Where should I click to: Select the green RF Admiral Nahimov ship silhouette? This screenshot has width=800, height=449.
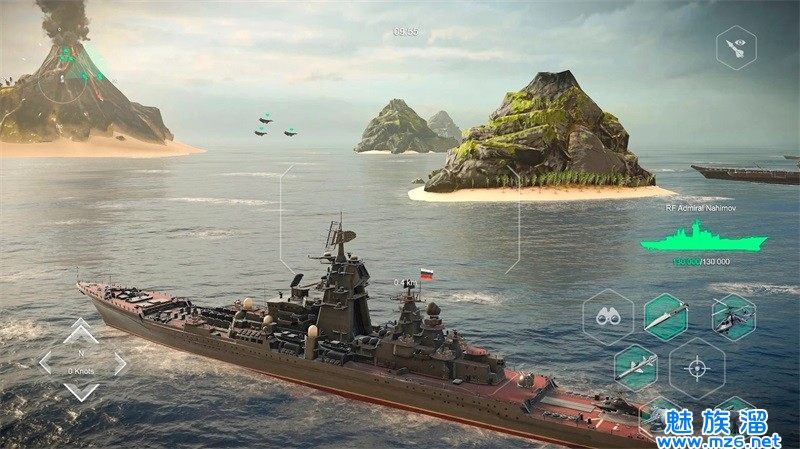pos(703,238)
